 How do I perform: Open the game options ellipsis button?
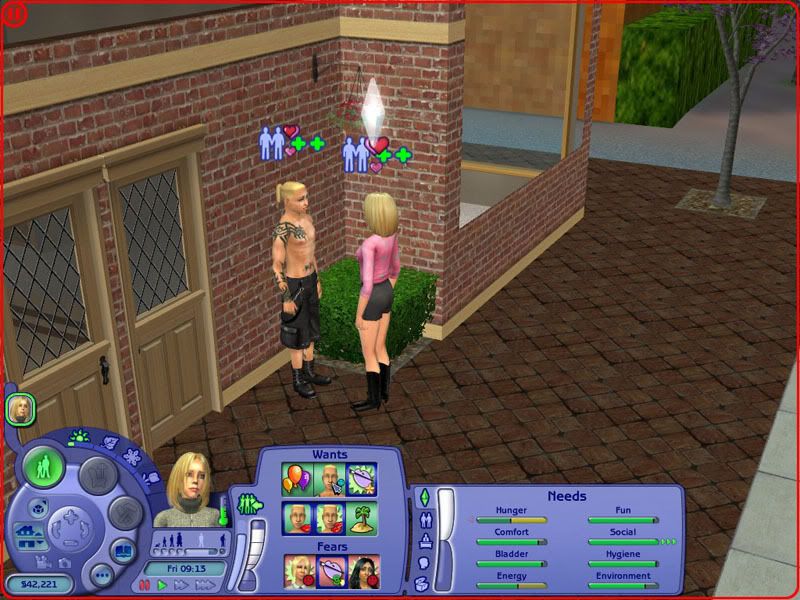pos(100,576)
